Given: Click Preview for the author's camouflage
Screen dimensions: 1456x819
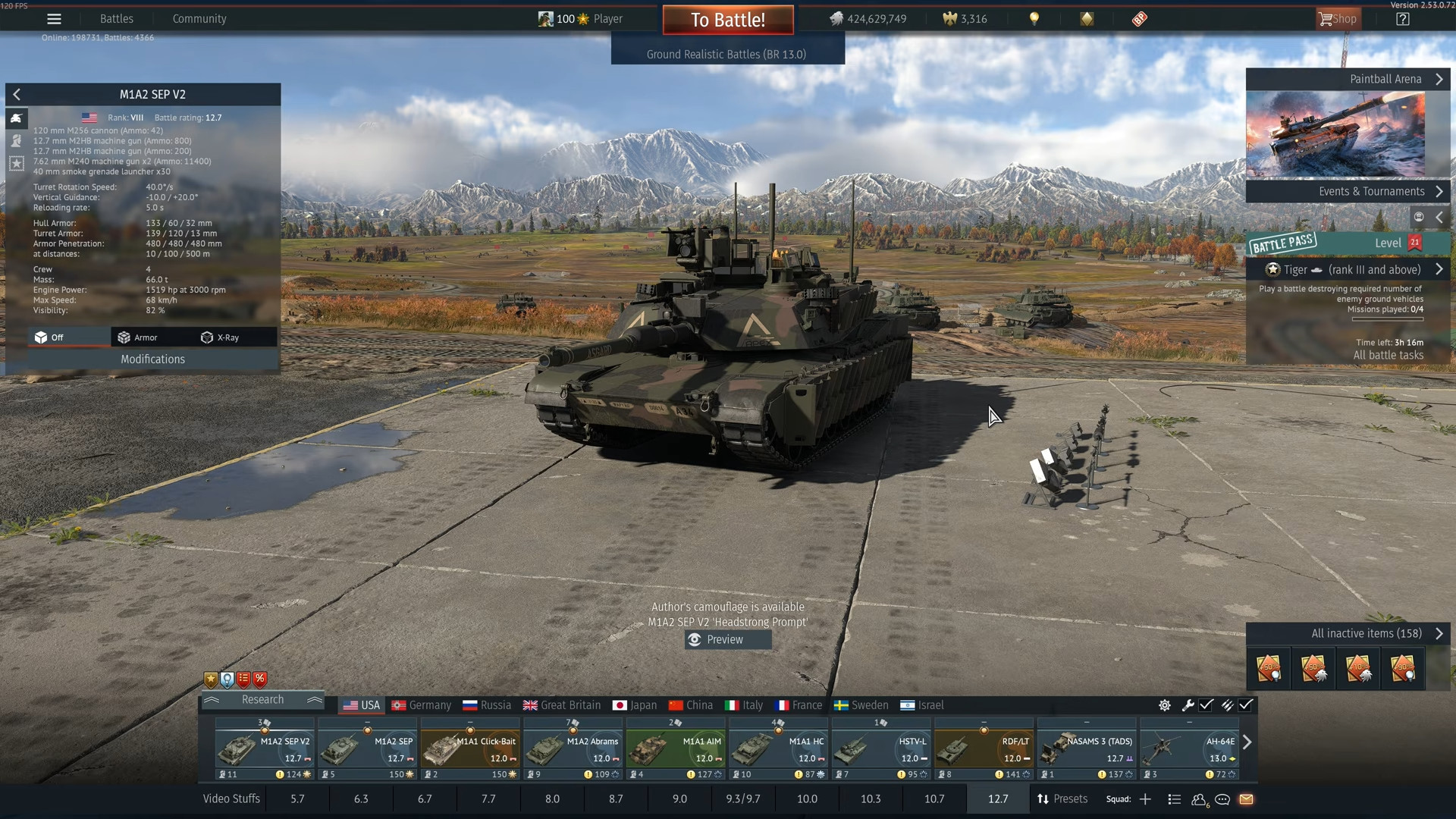Looking at the screenshot, I should 726,639.
